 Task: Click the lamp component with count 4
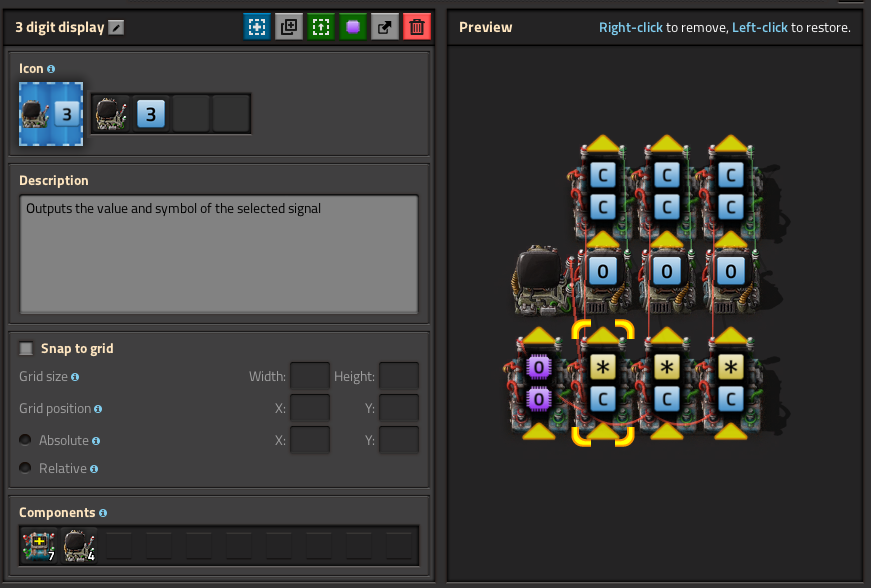click(x=79, y=546)
